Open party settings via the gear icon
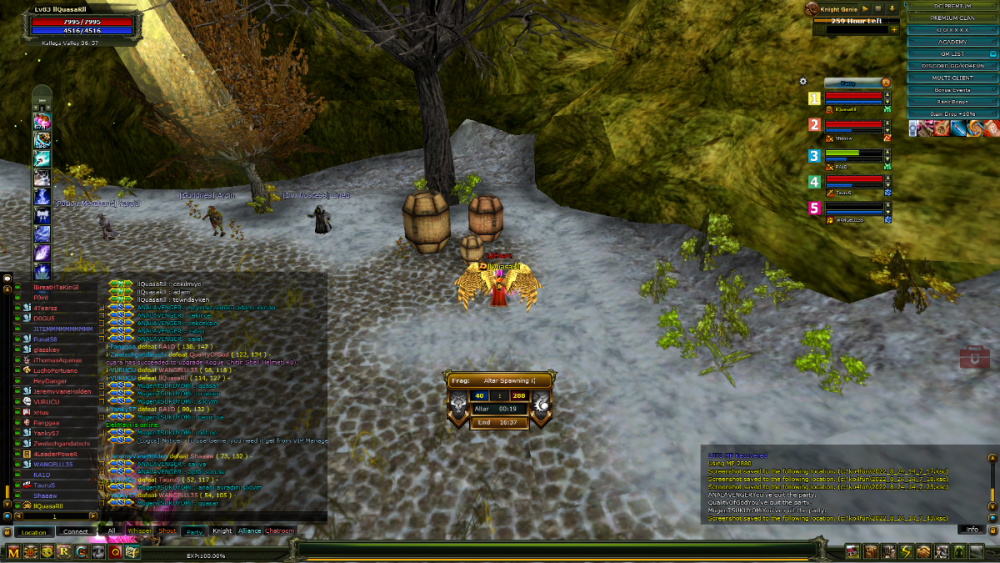 click(803, 81)
